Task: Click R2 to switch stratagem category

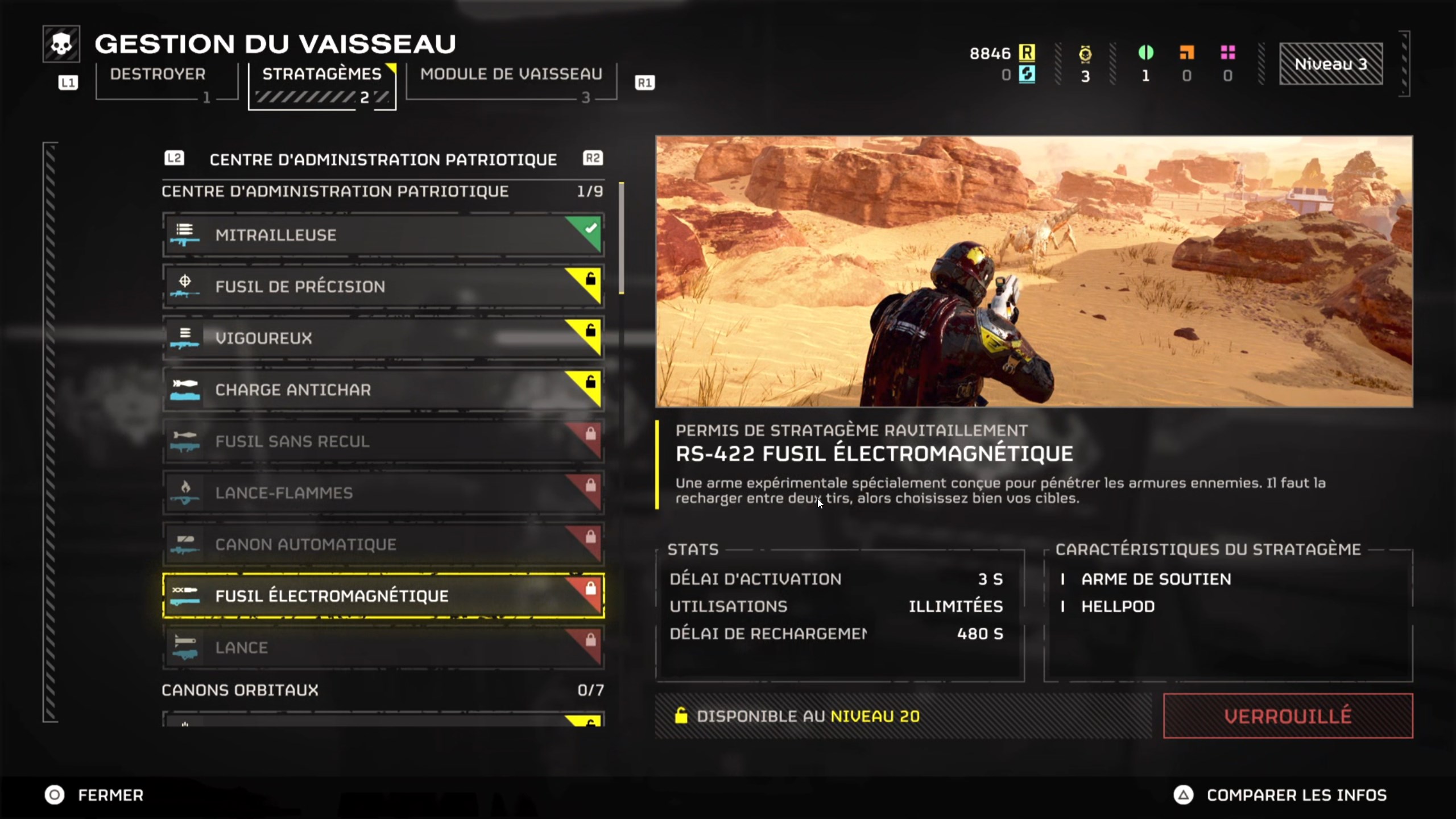Action: [x=592, y=159]
